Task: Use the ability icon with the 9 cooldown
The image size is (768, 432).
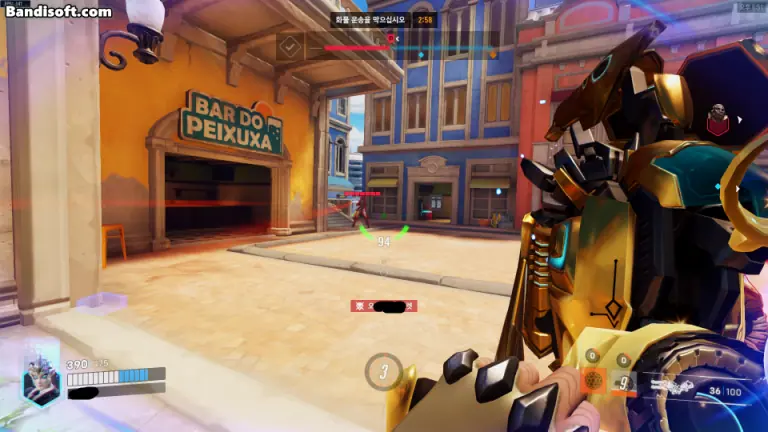Action: click(623, 381)
